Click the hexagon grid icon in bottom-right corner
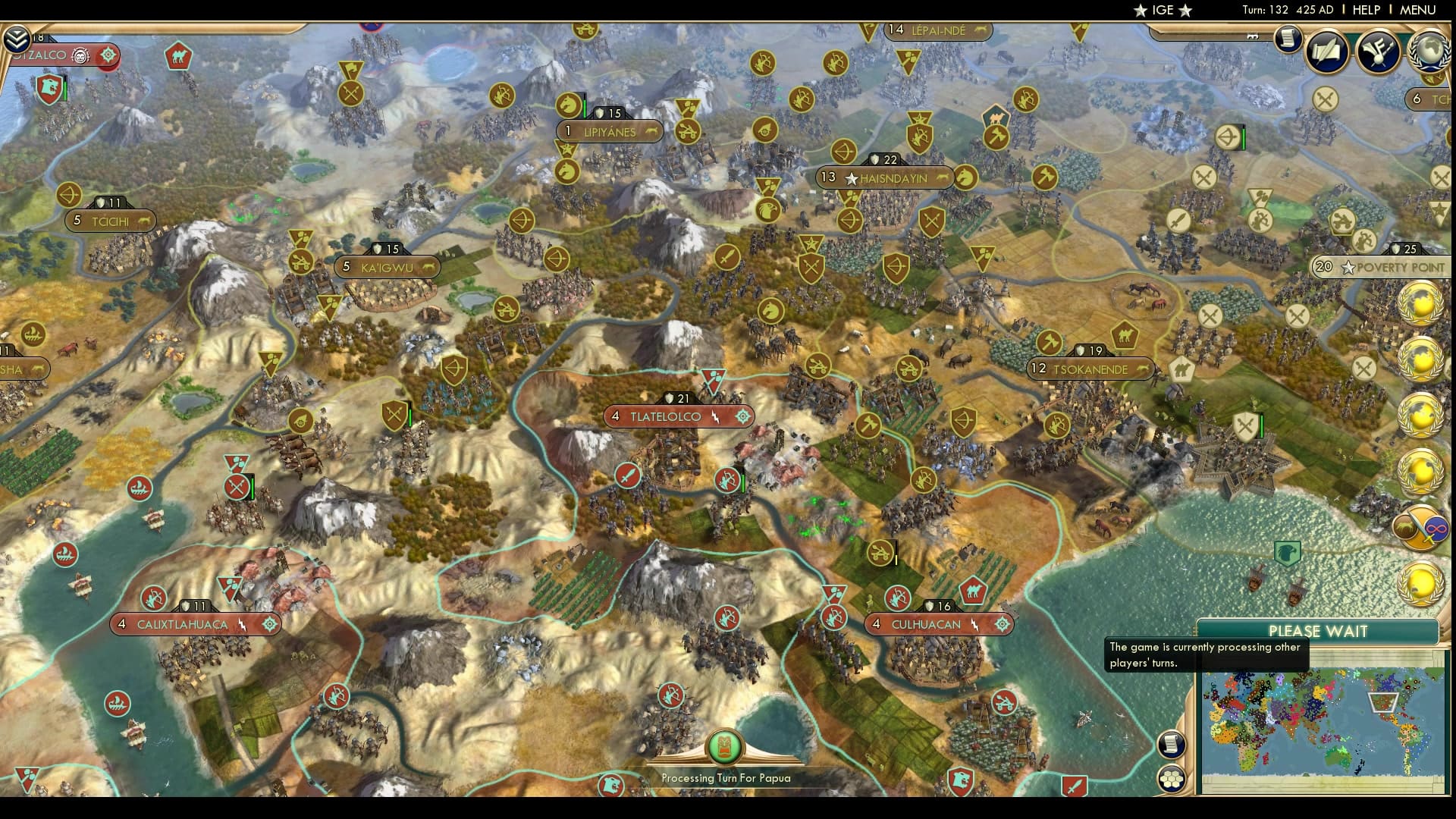Screen dimensions: 1456x819 point(1172,778)
